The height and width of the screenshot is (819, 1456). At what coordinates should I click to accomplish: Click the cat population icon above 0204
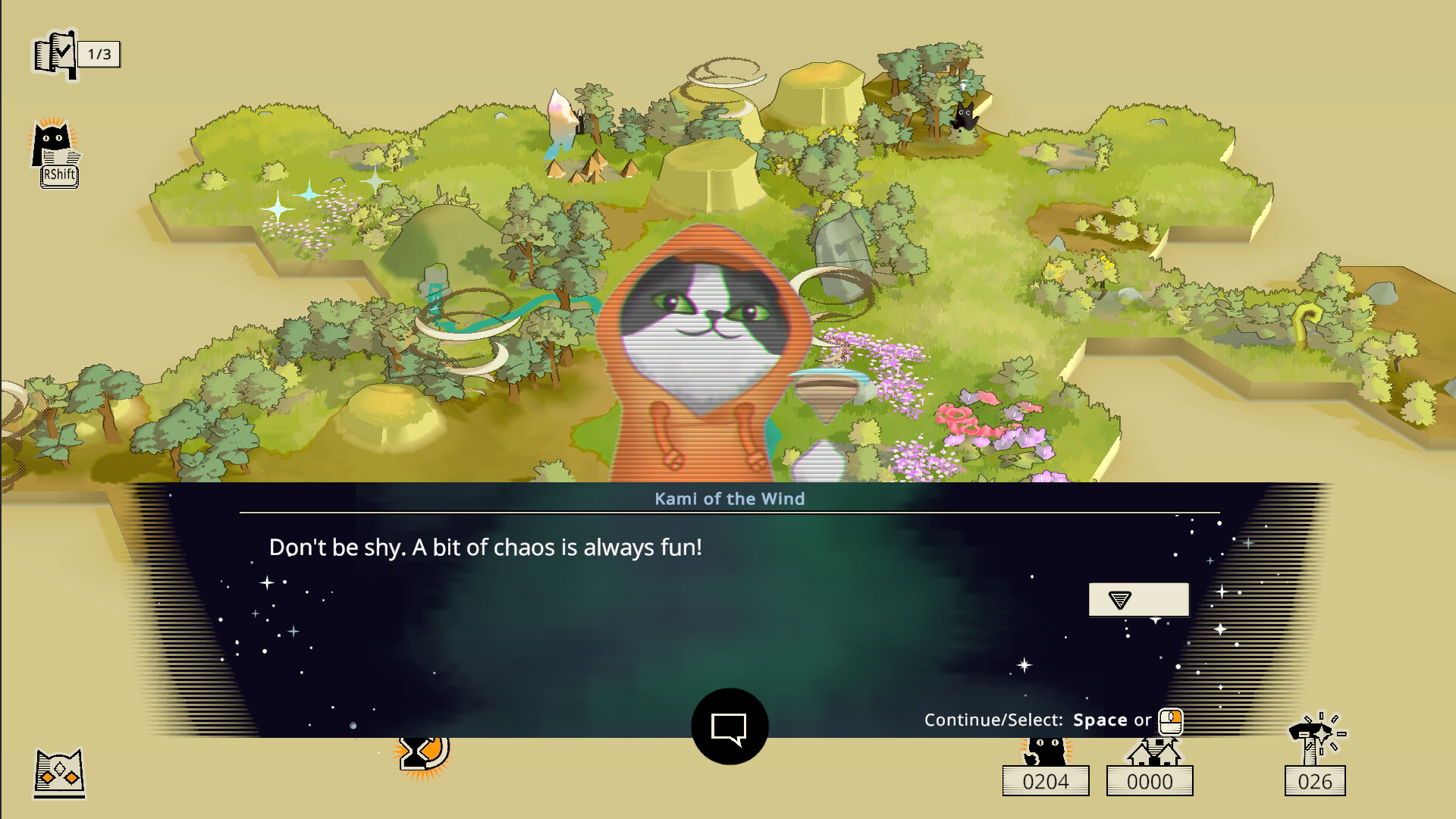pos(1045,747)
